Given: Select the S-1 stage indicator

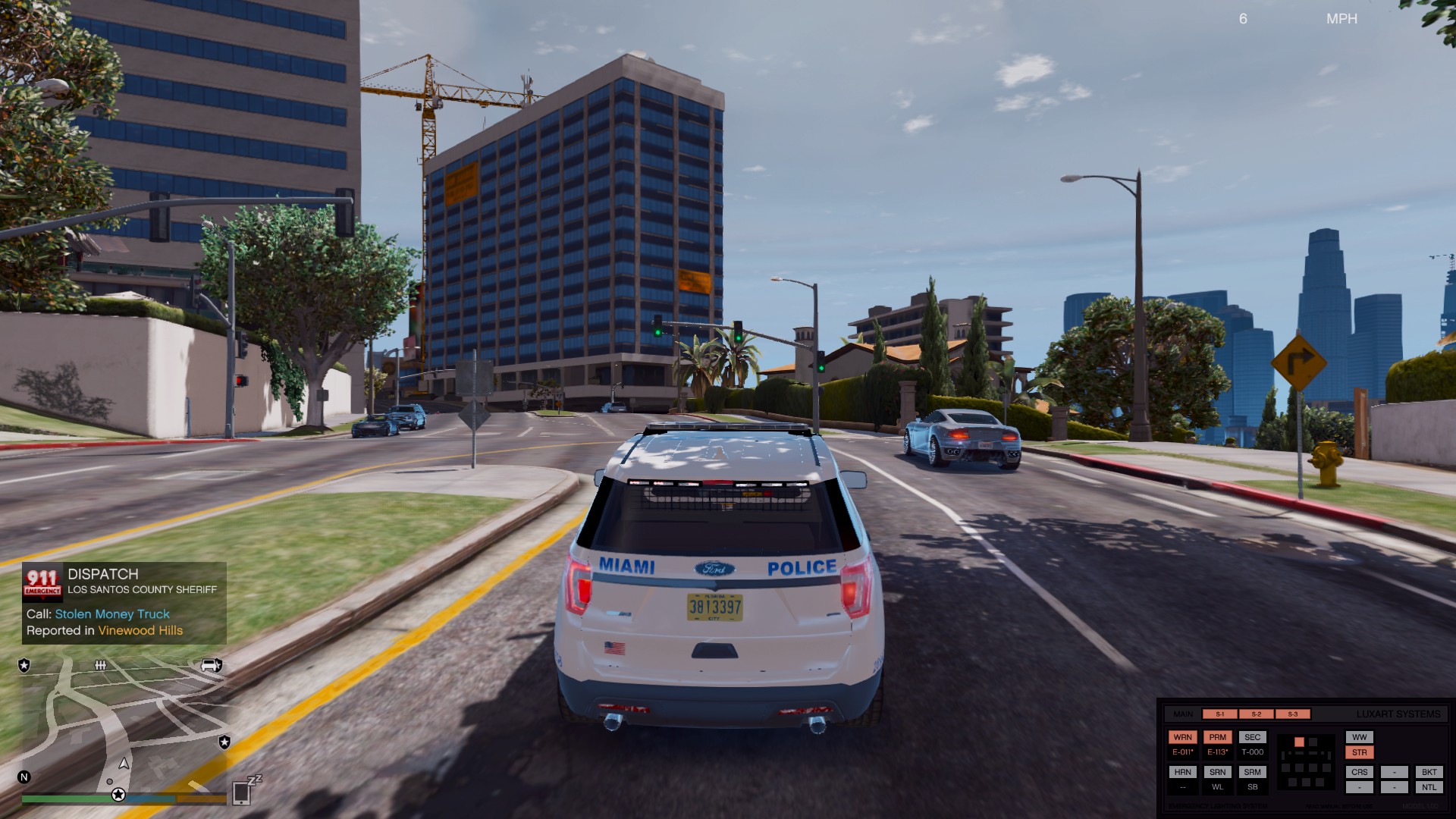Looking at the screenshot, I should pos(1219,714).
